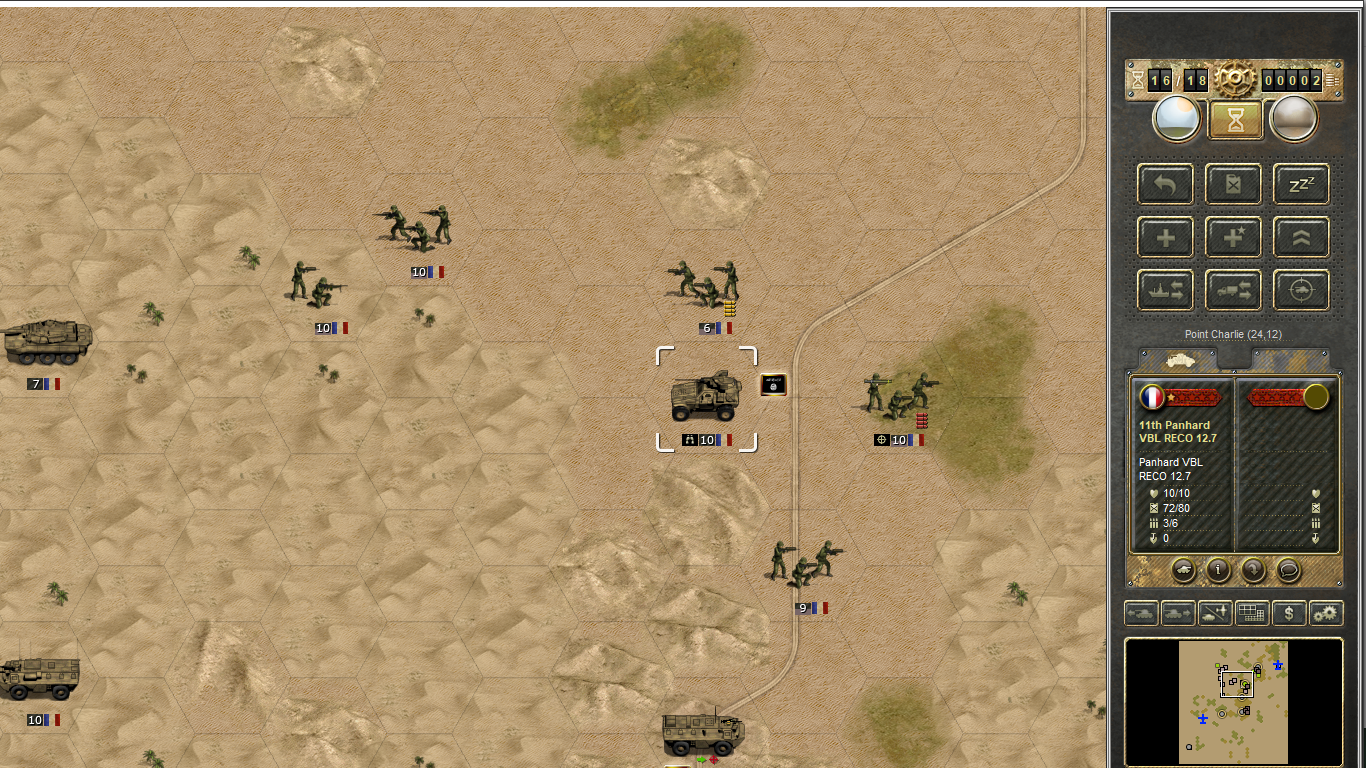1366x768 pixels.
Task: Select the previous unit (left-arrow tank)
Action: 1141,613
